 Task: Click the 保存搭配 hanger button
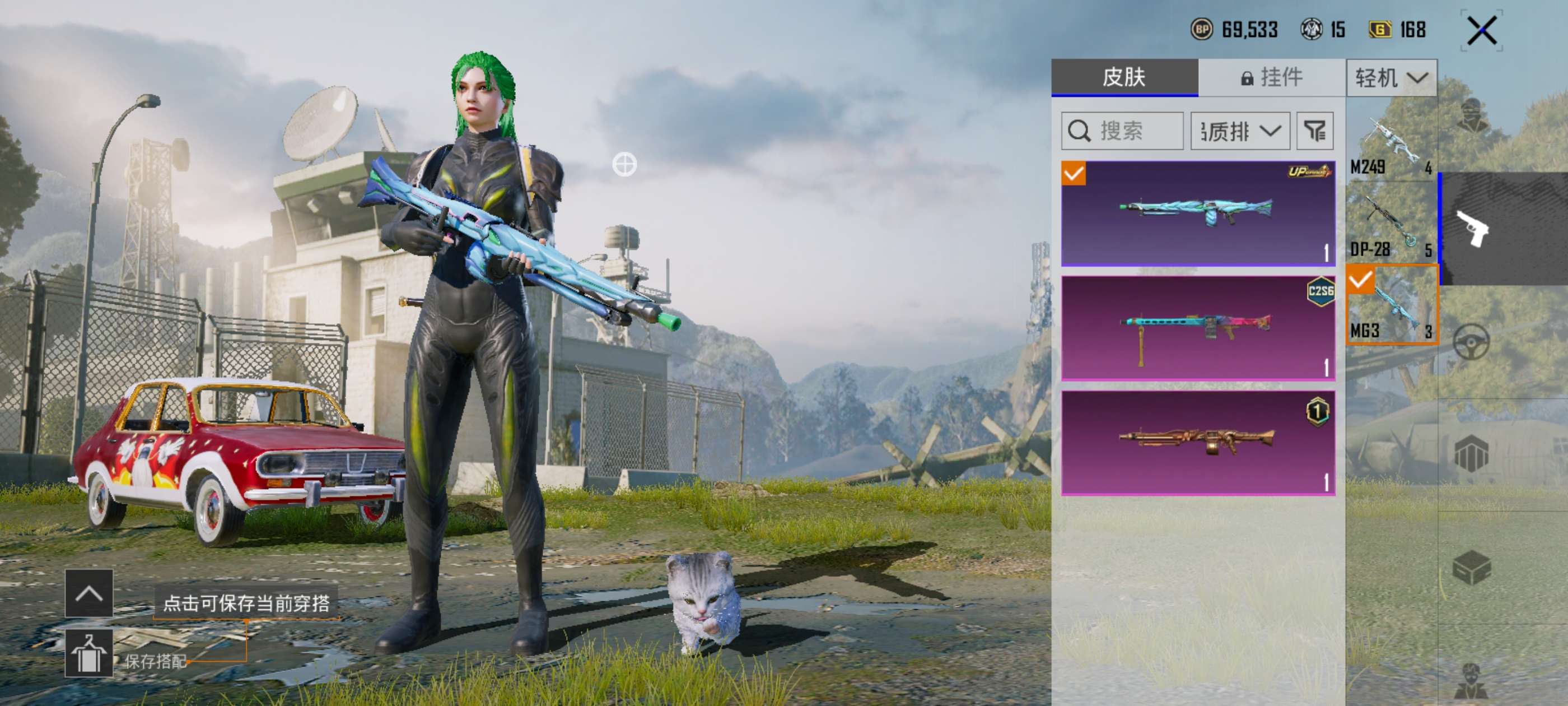[x=89, y=653]
